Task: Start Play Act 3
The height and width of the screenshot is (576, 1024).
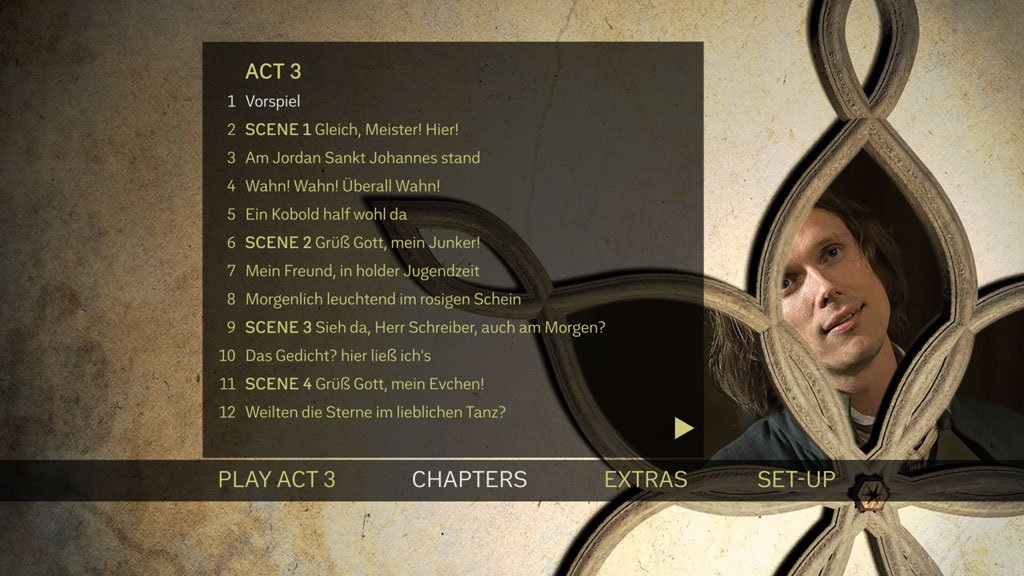Action: (277, 479)
